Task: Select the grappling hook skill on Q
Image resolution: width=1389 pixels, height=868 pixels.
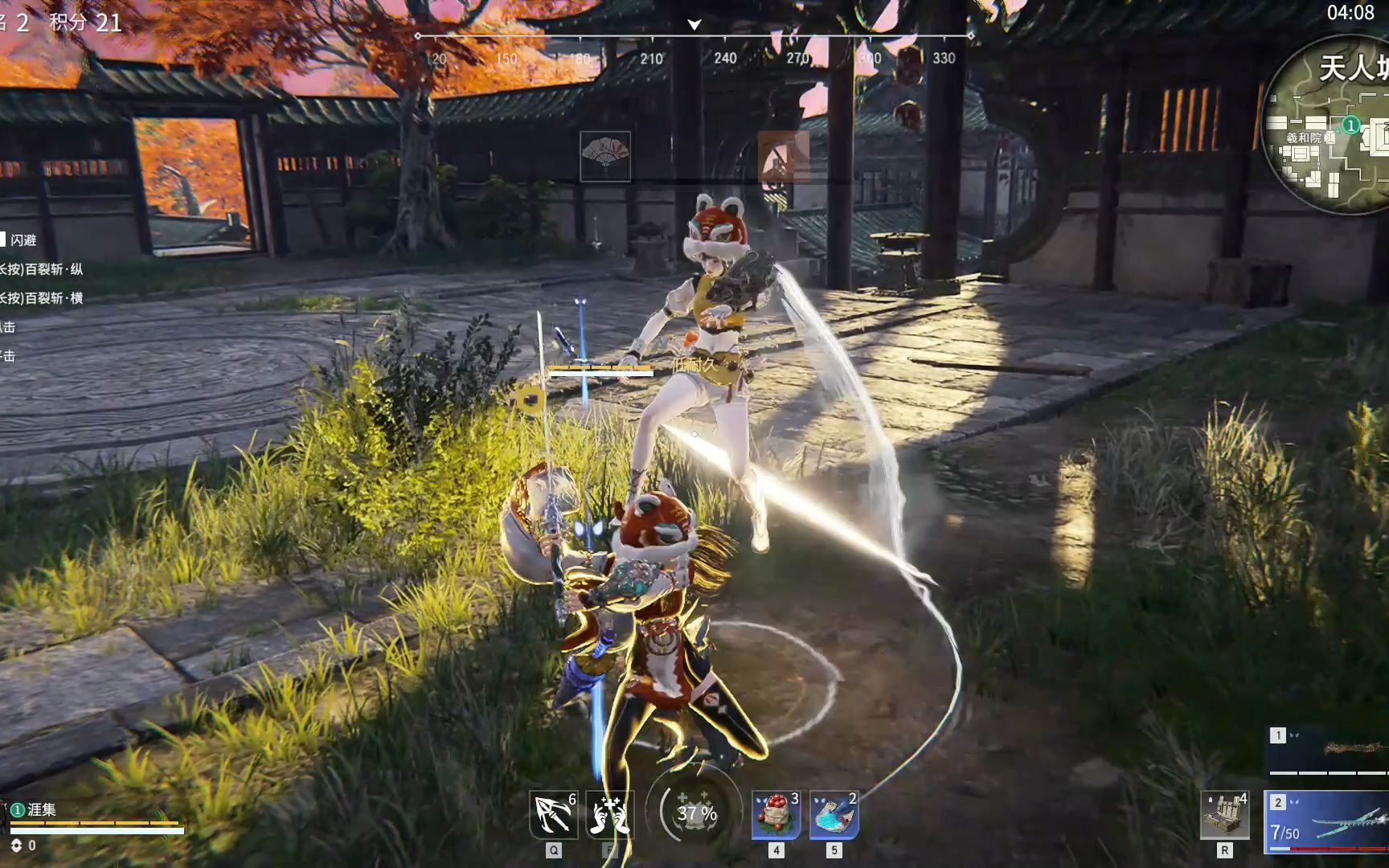Action: click(553, 814)
